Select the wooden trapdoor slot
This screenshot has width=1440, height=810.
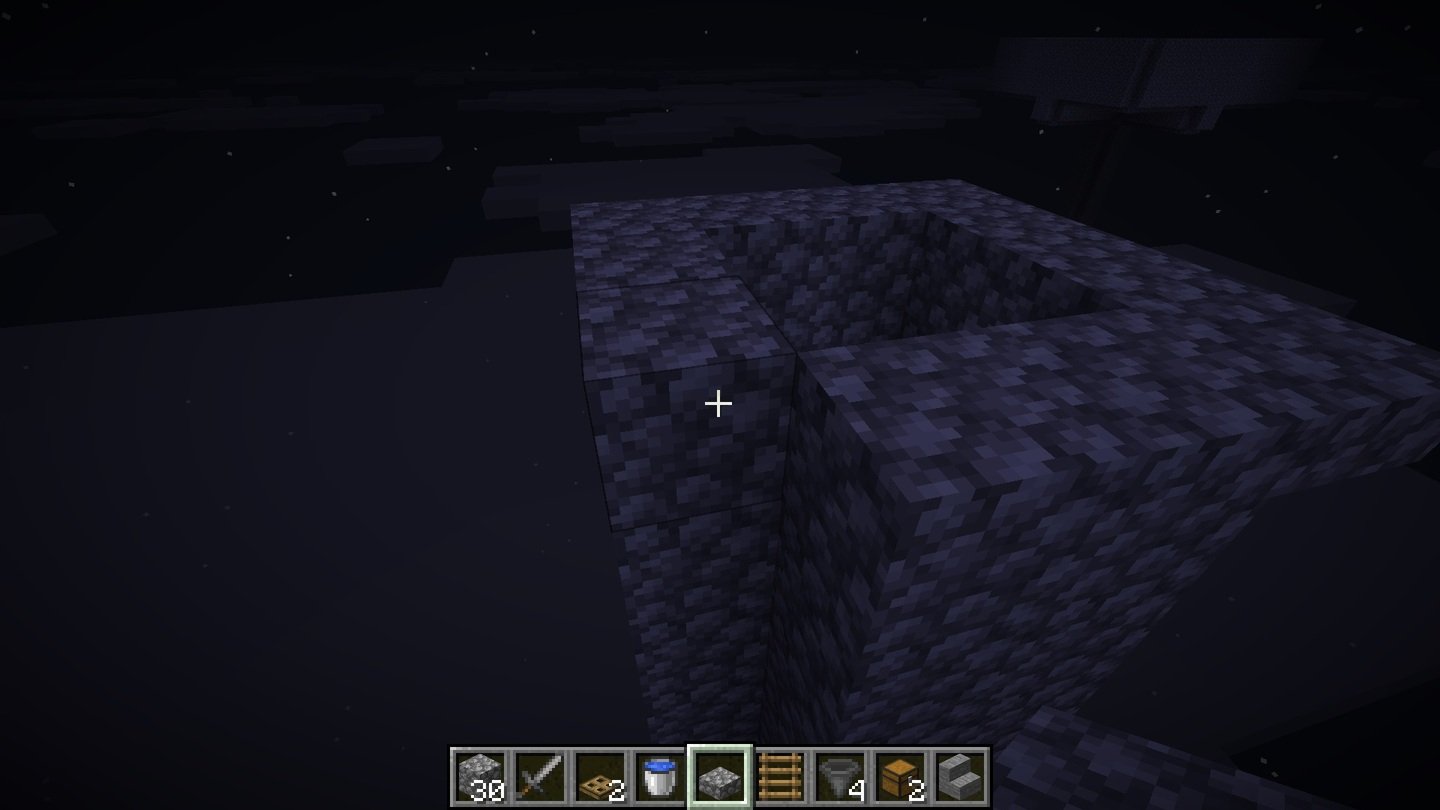(x=600, y=777)
